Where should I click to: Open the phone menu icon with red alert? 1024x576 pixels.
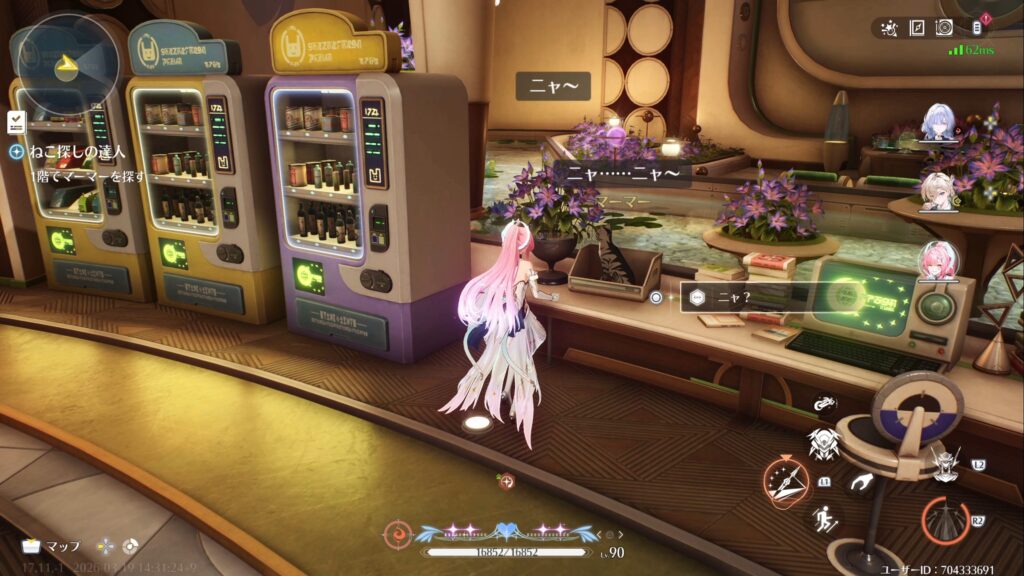coord(978,28)
